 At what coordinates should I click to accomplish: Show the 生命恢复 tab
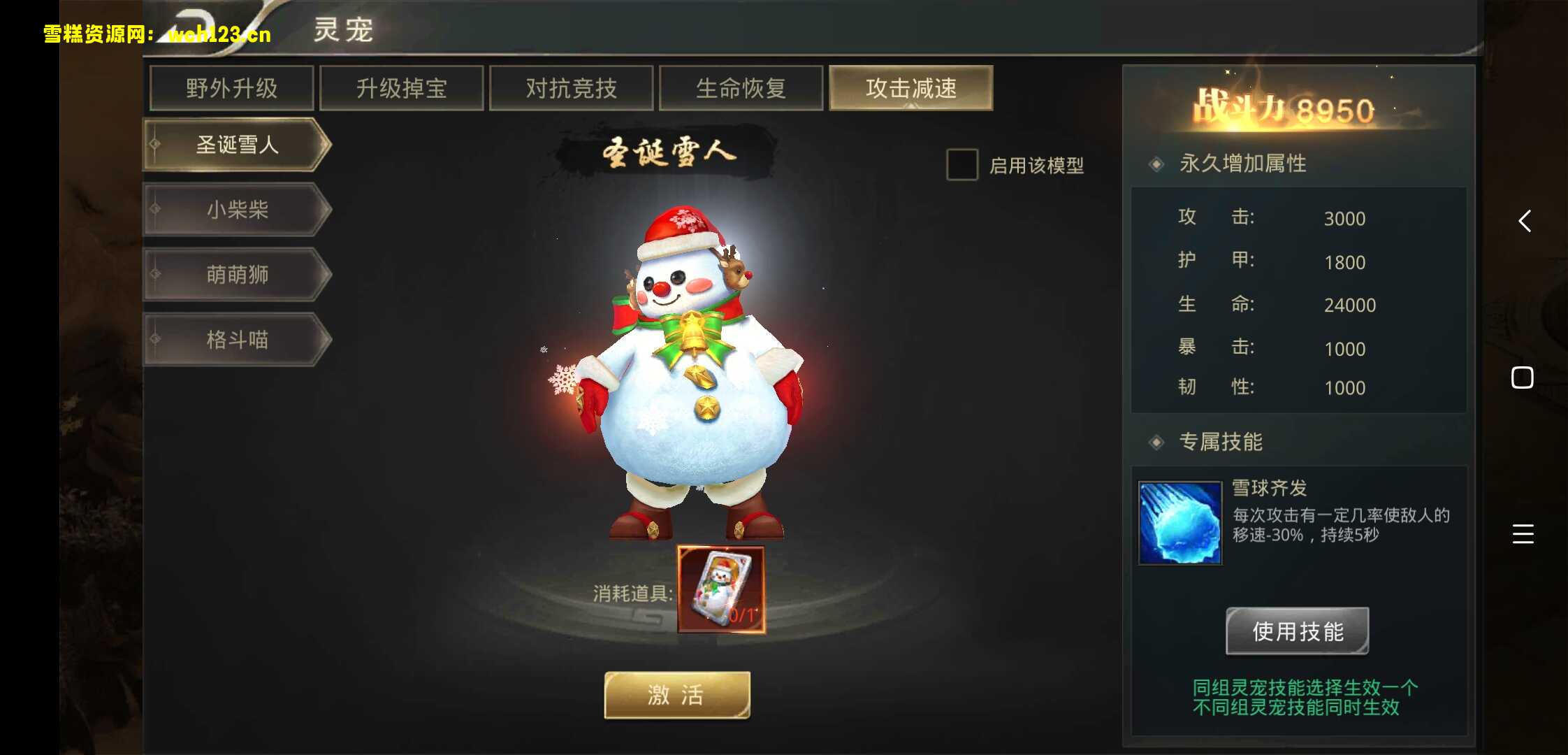[x=741, y=88]
